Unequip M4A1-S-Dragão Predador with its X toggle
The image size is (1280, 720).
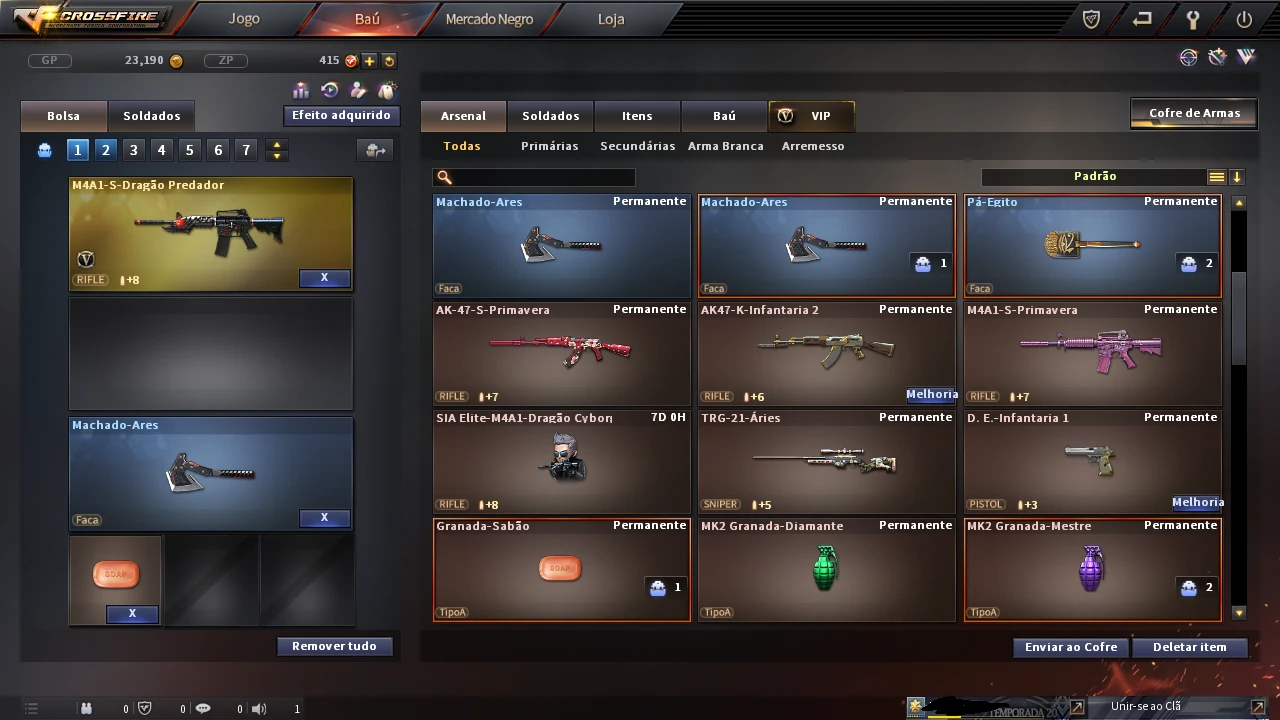tap(324, 278)
